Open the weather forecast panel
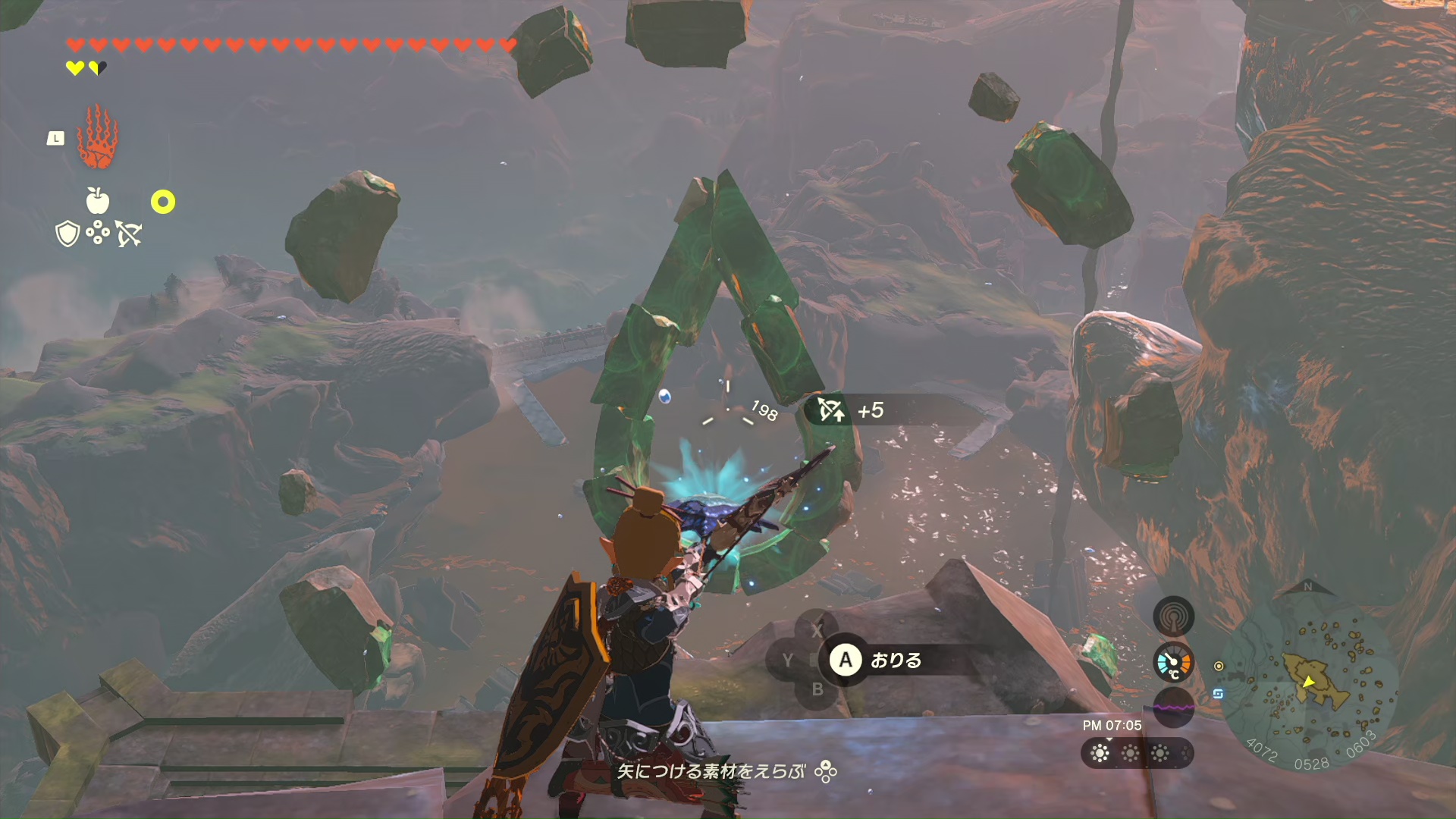Viewport: 1456px width, 819px height. tap(1137, 753)
